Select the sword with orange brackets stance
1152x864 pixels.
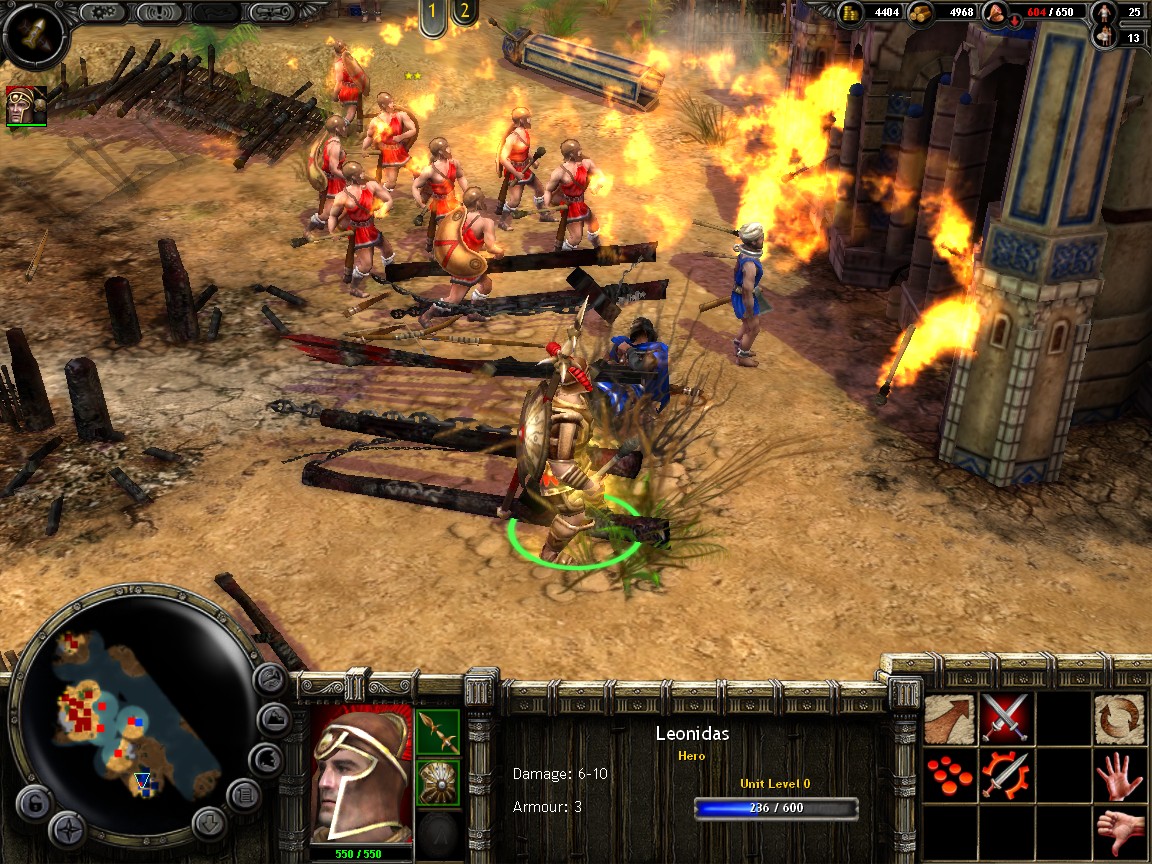(1005, 774)
